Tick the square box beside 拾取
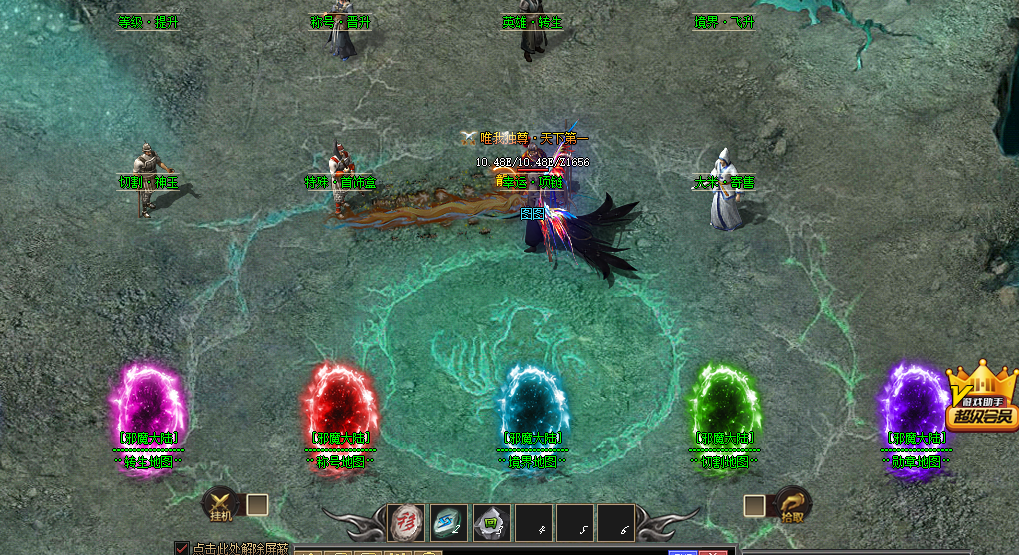 pyautogui.click(x=755, y=506)
